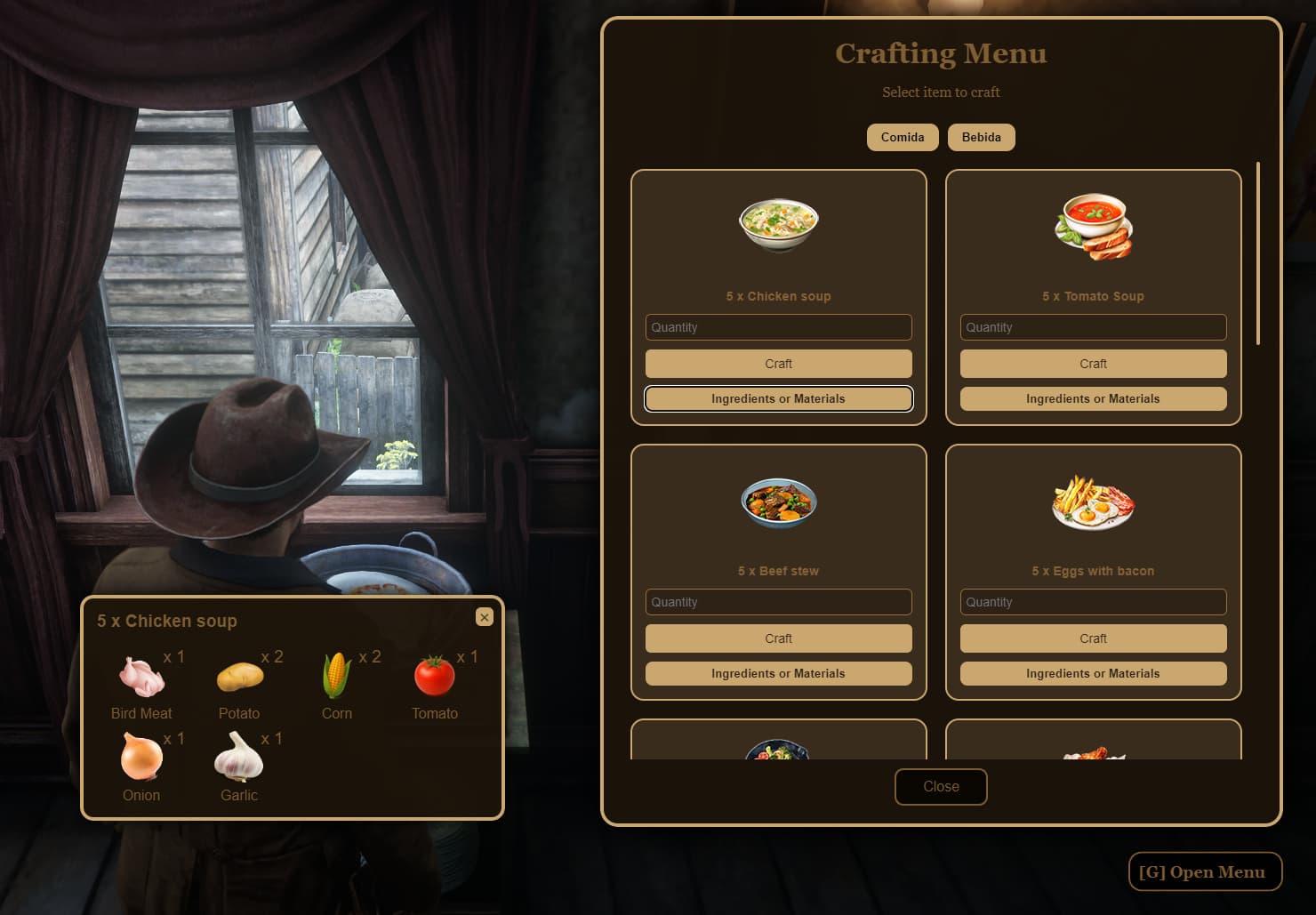Dismiss the Chicken soup ingredients popup
1316x915 pixels.
[485, 617]
